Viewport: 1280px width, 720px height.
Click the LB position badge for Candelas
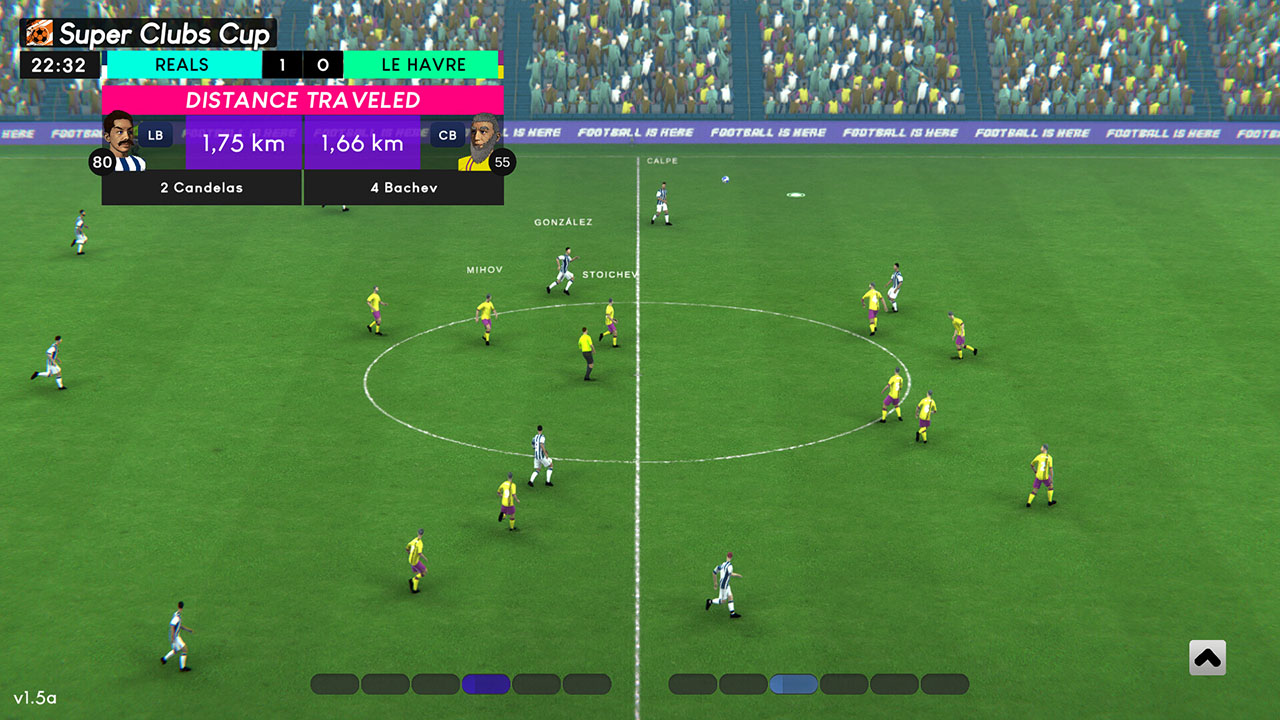tap(155, 134)
